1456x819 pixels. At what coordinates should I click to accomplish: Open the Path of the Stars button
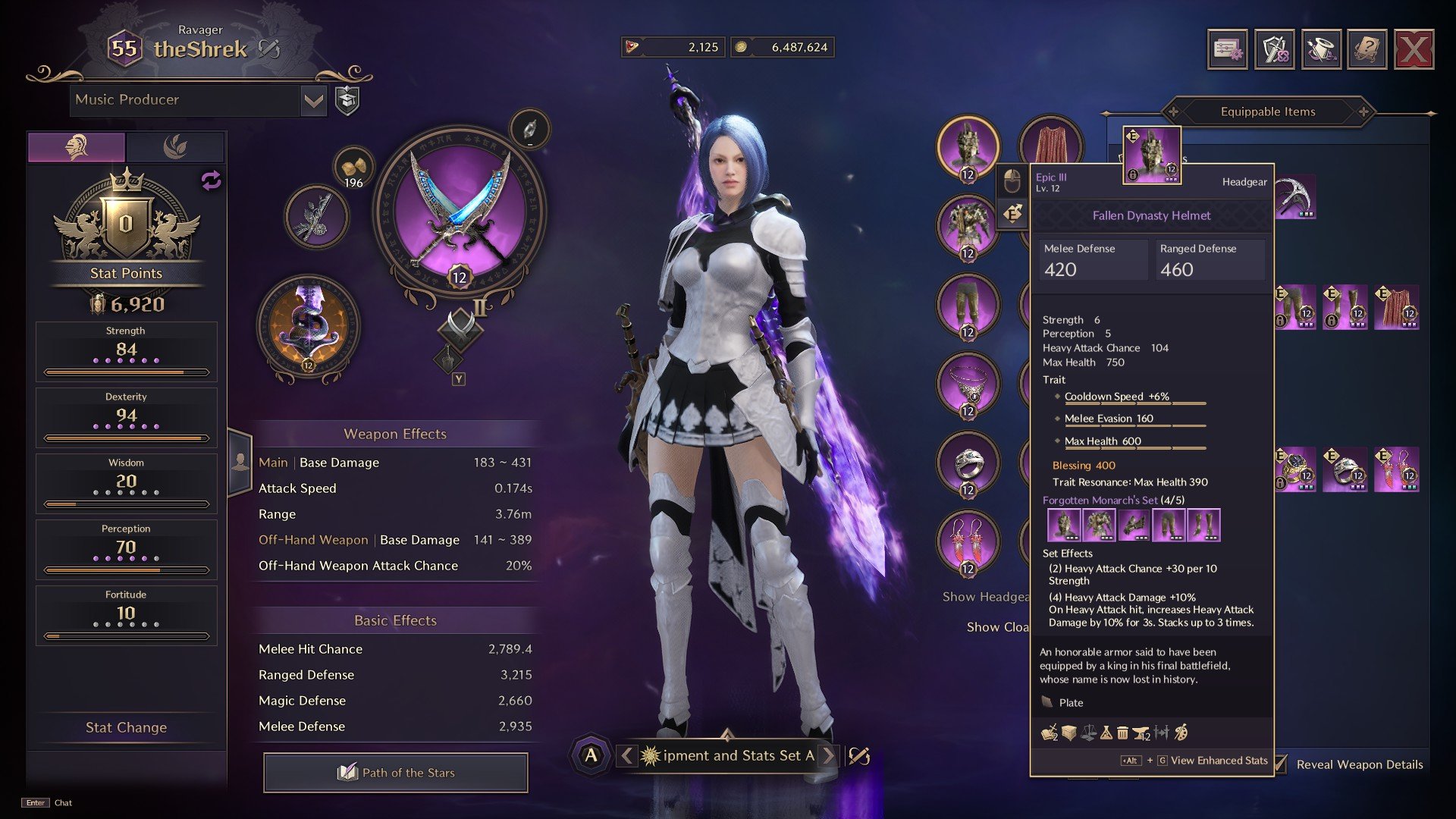(395, 773)
